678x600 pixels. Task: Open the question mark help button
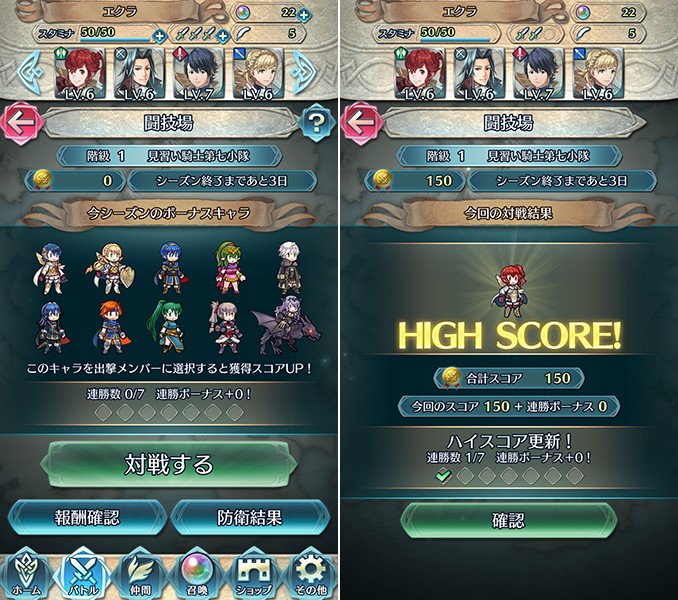pos(314,124)
